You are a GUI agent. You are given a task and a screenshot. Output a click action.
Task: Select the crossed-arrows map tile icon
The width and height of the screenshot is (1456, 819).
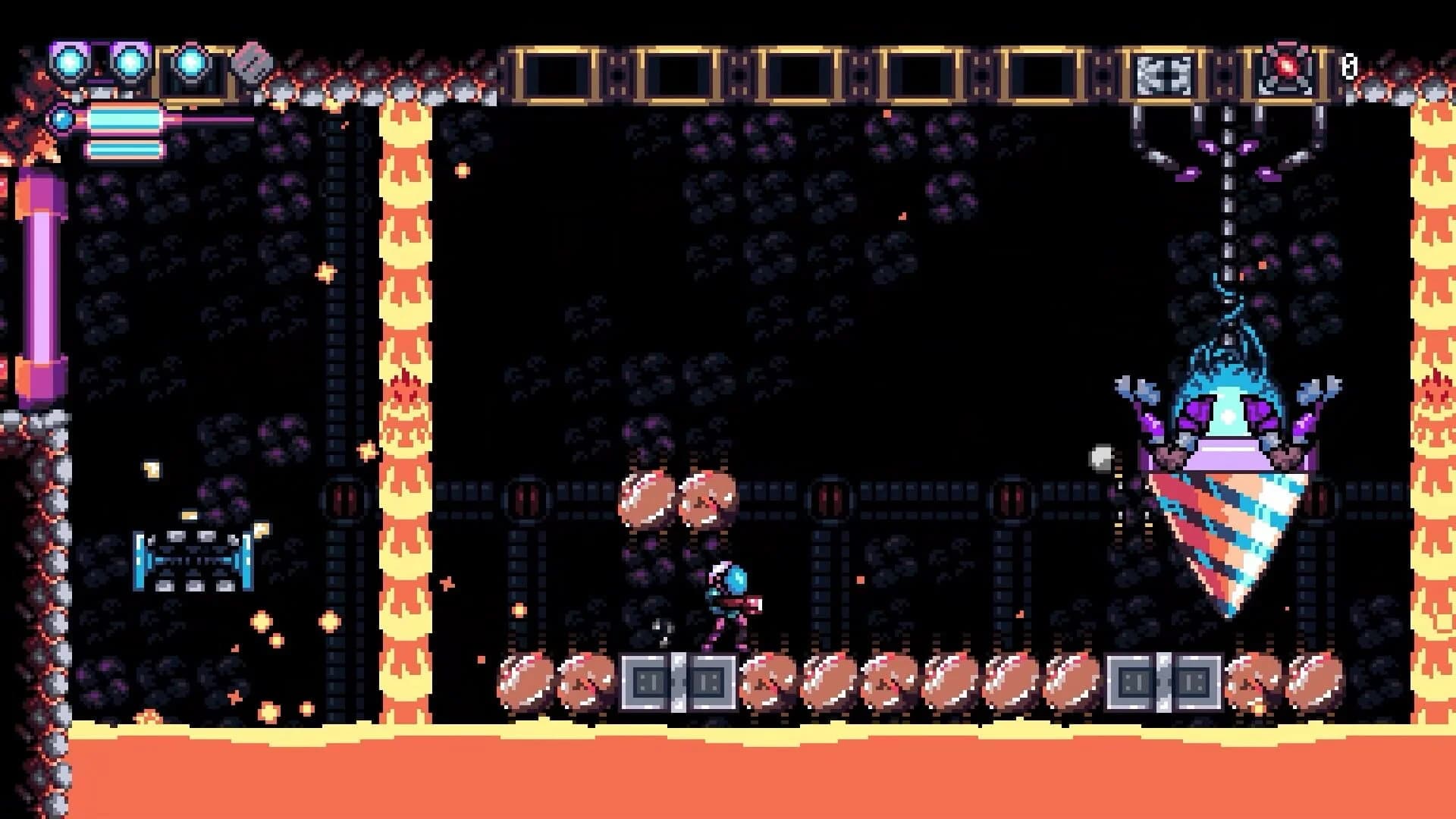click(x=1163, y=72)
